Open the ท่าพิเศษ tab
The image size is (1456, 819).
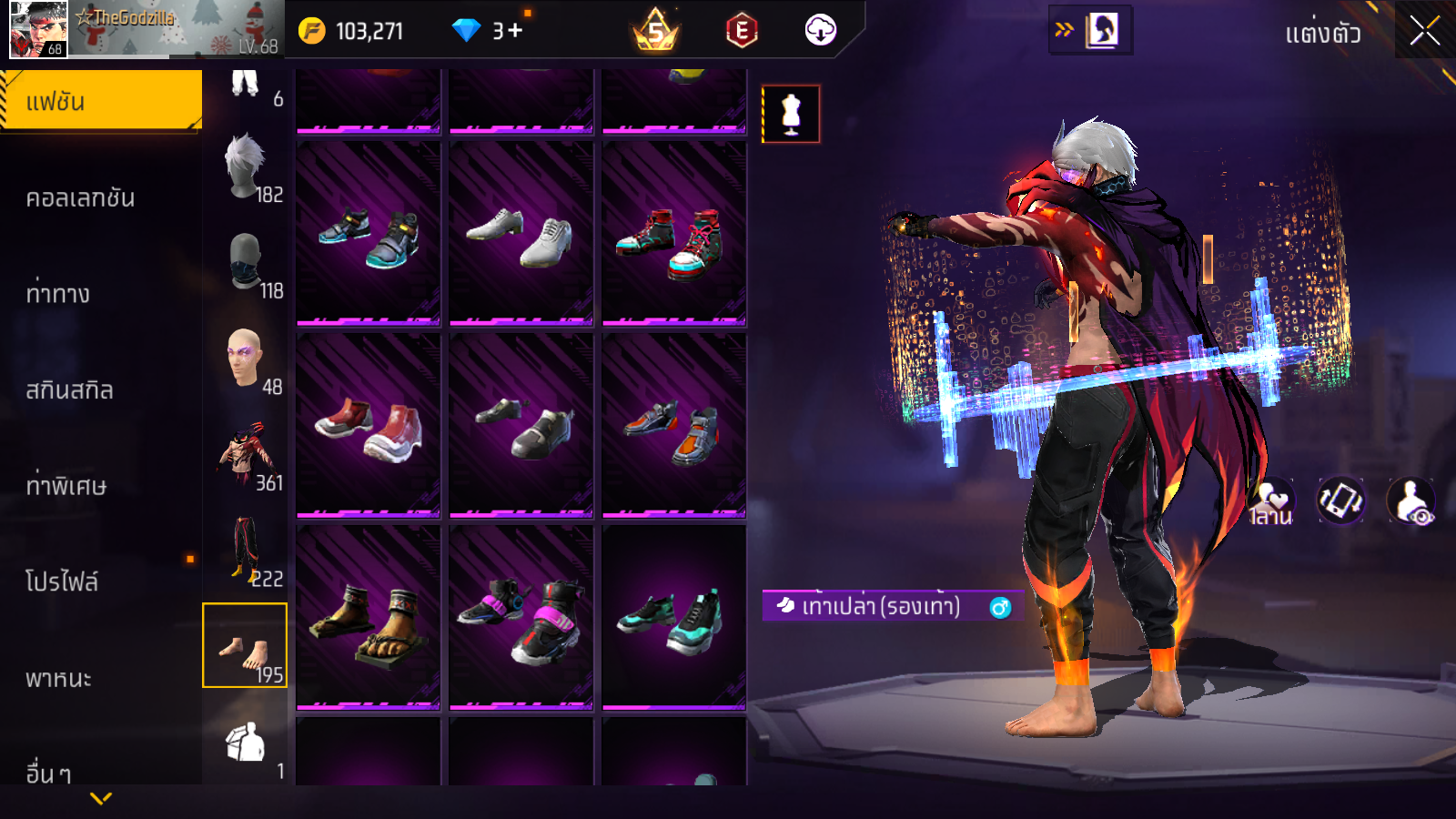[66, 485]
